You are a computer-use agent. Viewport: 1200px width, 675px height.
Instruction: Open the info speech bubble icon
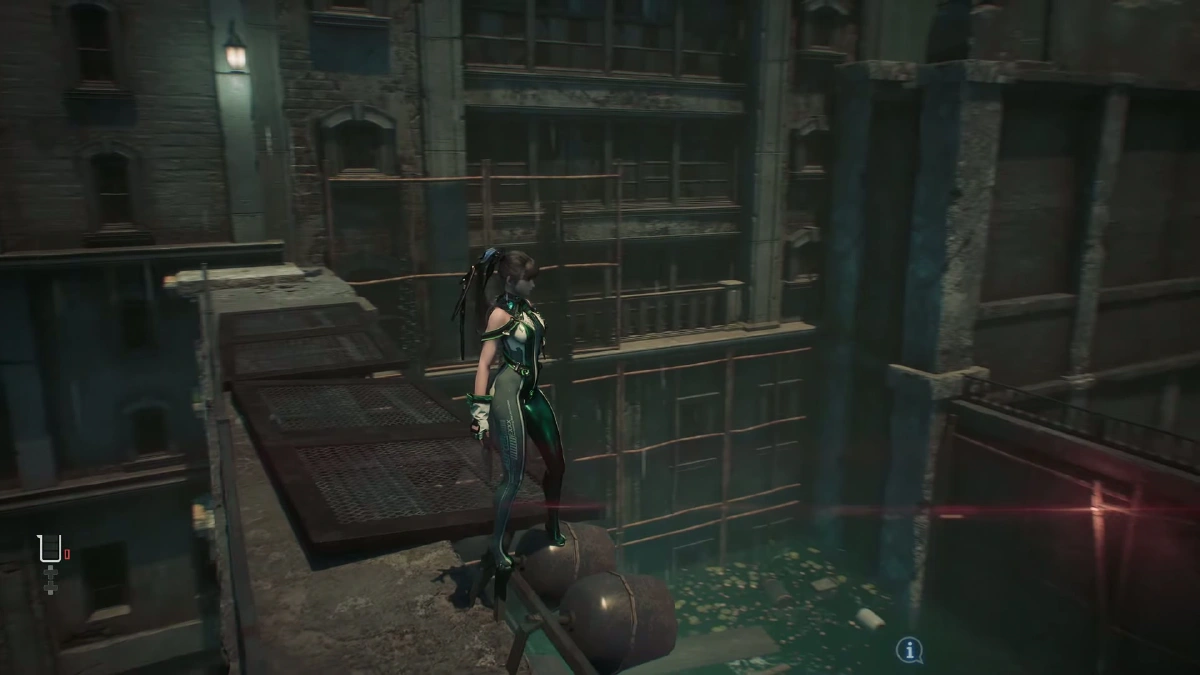908,651
